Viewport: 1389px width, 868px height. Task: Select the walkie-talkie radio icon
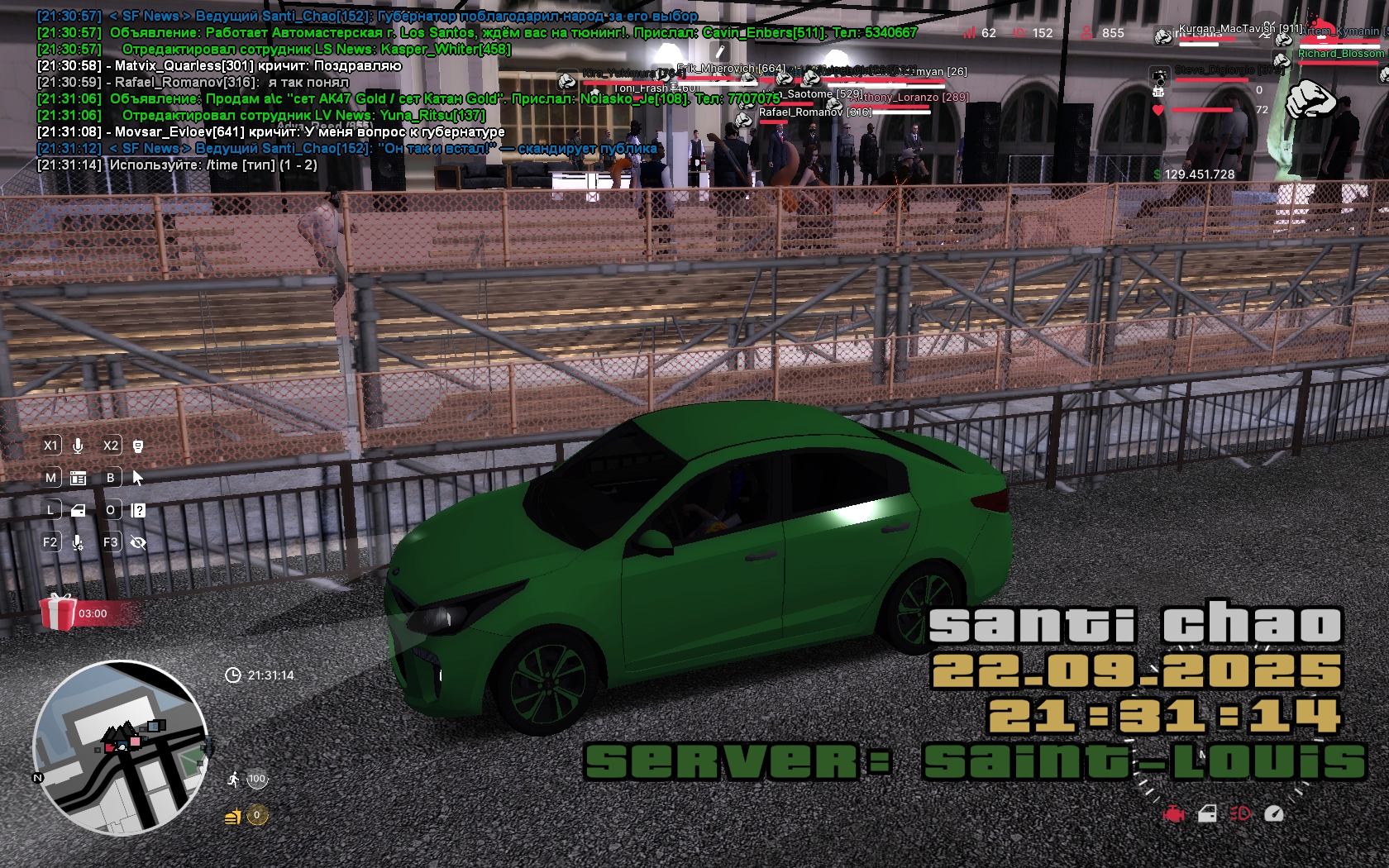138,446
